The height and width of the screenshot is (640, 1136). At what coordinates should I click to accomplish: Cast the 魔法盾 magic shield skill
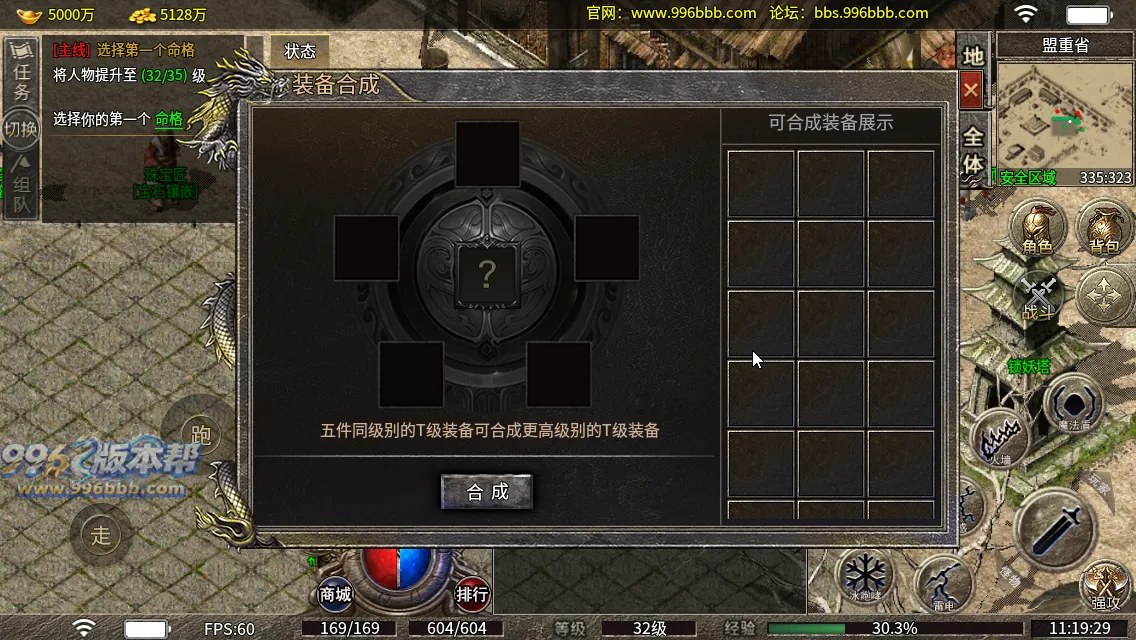tap(1074, 405)
